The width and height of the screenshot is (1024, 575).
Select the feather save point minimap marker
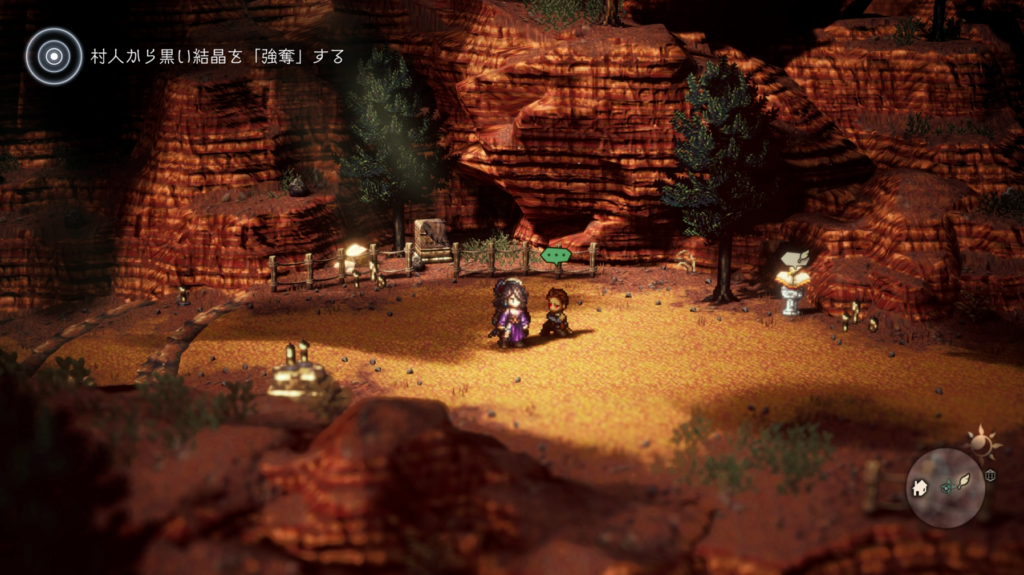pos(965,481)
